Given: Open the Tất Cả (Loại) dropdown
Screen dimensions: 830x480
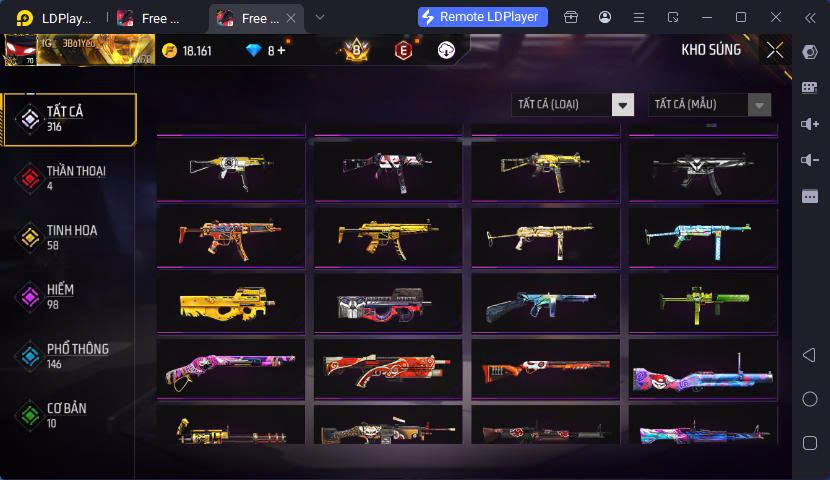Looking at the screenshot, I should (x=572, y=104).
